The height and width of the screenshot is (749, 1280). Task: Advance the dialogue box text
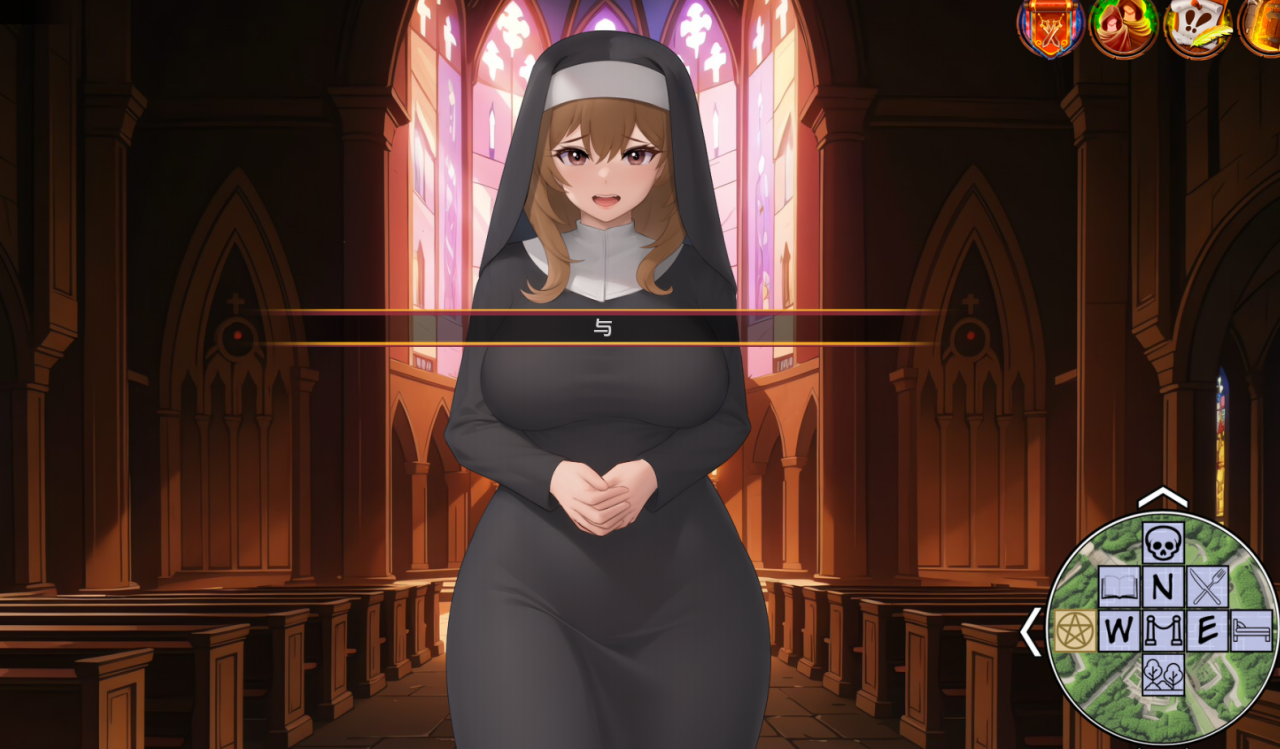click(602, 328)
